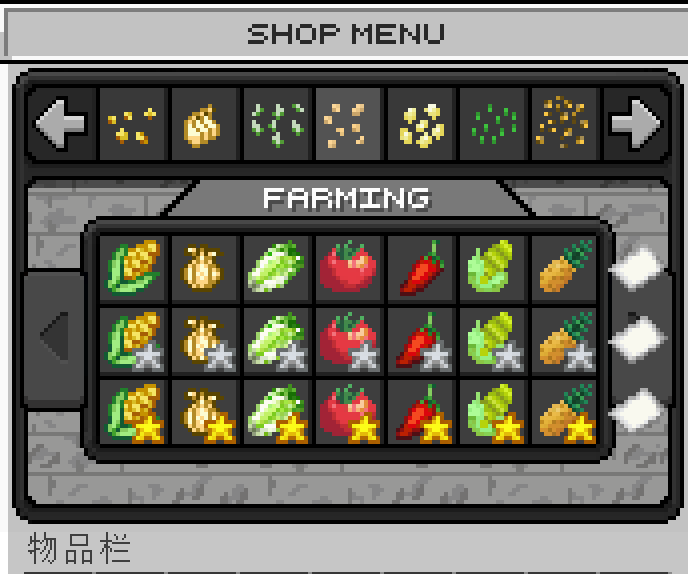Go to the next seed page arrow
The height and width of the screenshot is (574, 688).
pyautogui.click(x=636, y=124)
